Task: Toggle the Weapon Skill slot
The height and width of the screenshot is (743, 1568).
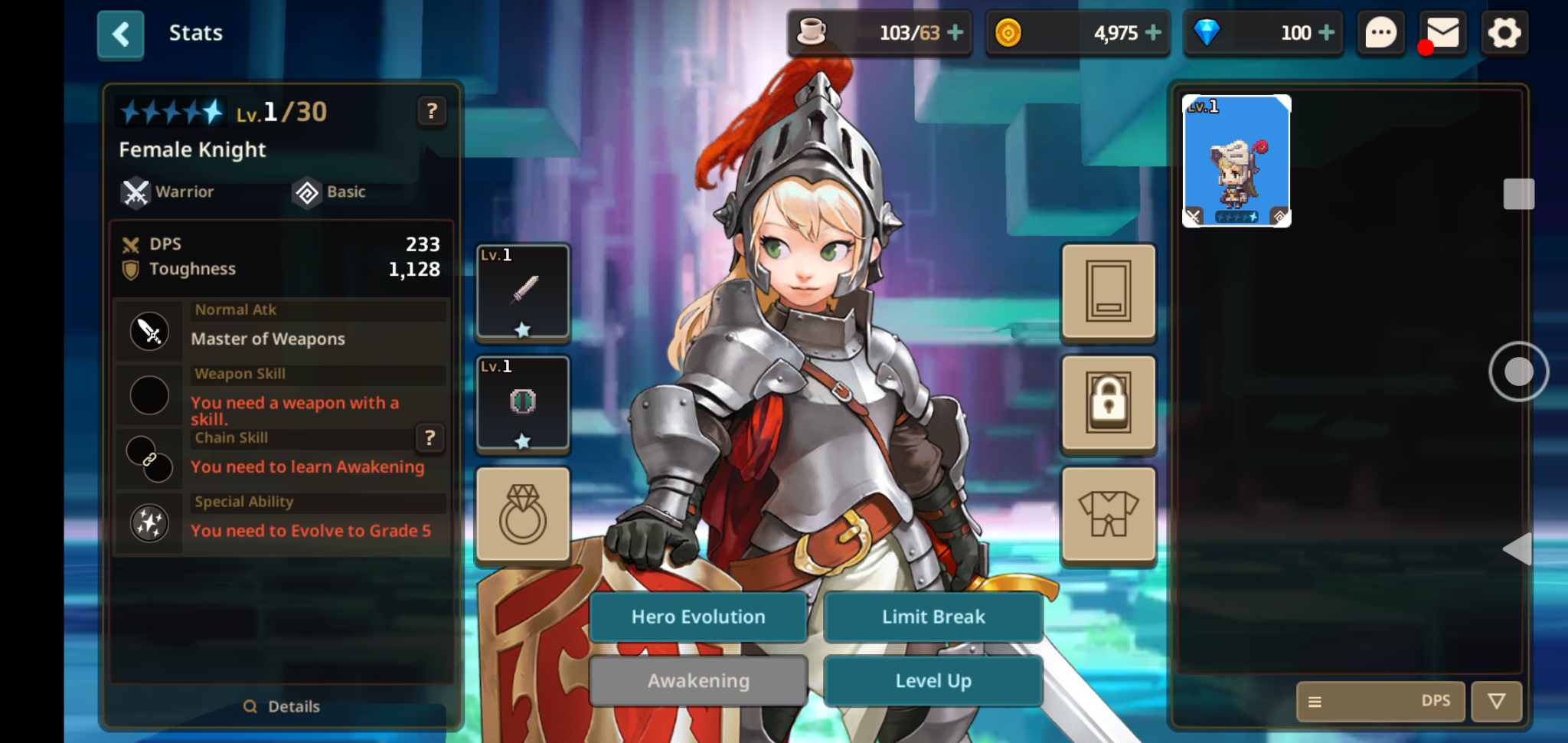Action: (x=149, y=395)
